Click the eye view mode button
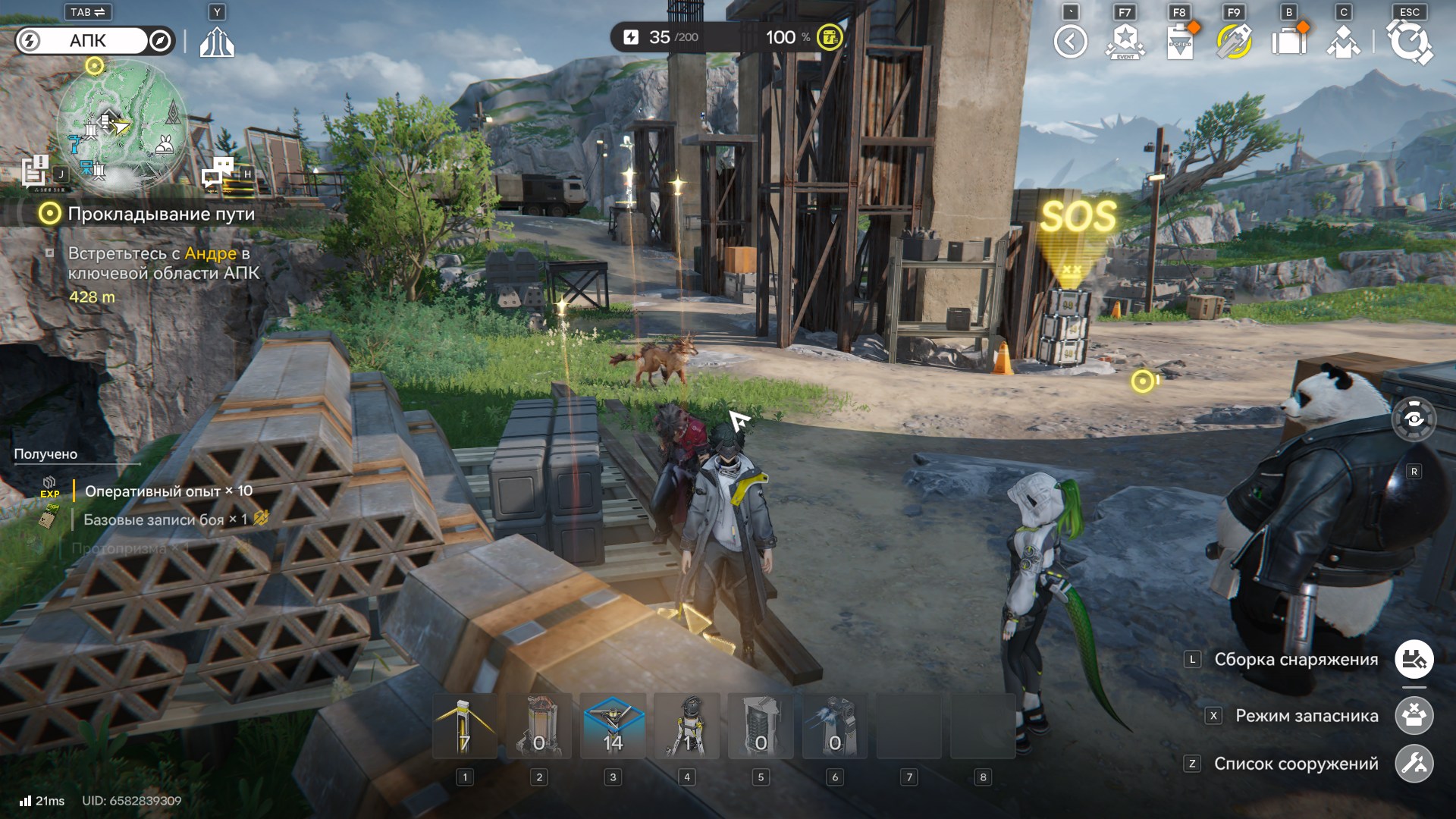This screenshot has width=1456, height=819. point(1414,419)
